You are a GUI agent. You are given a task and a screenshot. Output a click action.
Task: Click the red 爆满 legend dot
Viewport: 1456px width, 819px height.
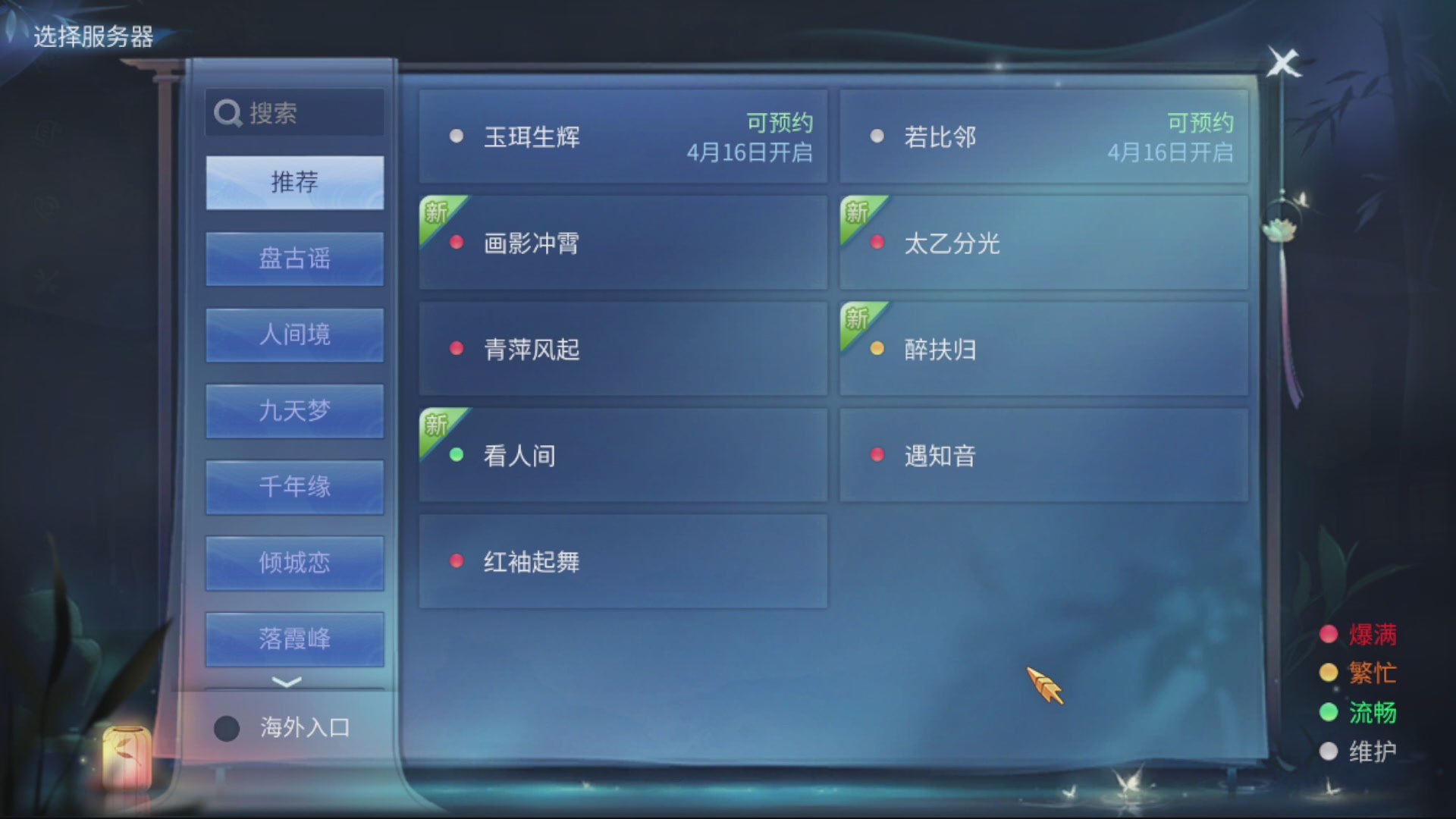[1328, 635]
